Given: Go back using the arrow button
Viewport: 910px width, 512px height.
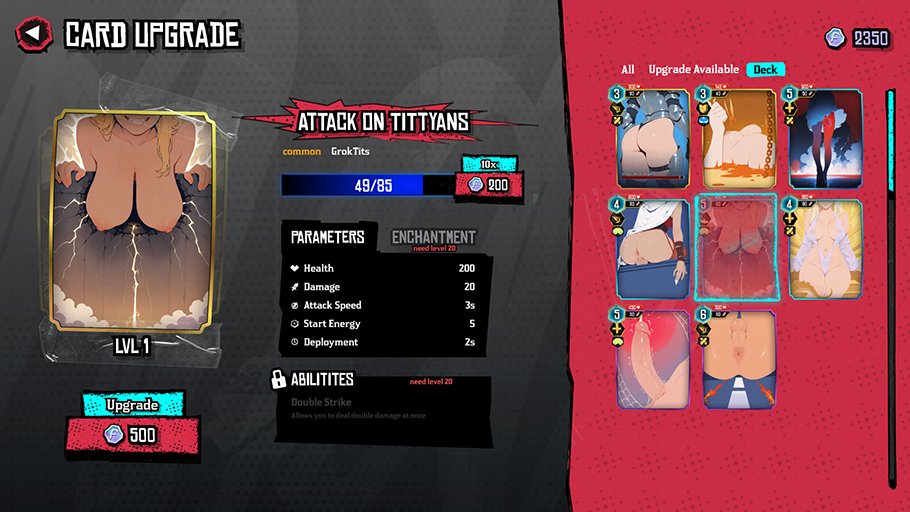Looking at the screenshot, I should point(34,34).
